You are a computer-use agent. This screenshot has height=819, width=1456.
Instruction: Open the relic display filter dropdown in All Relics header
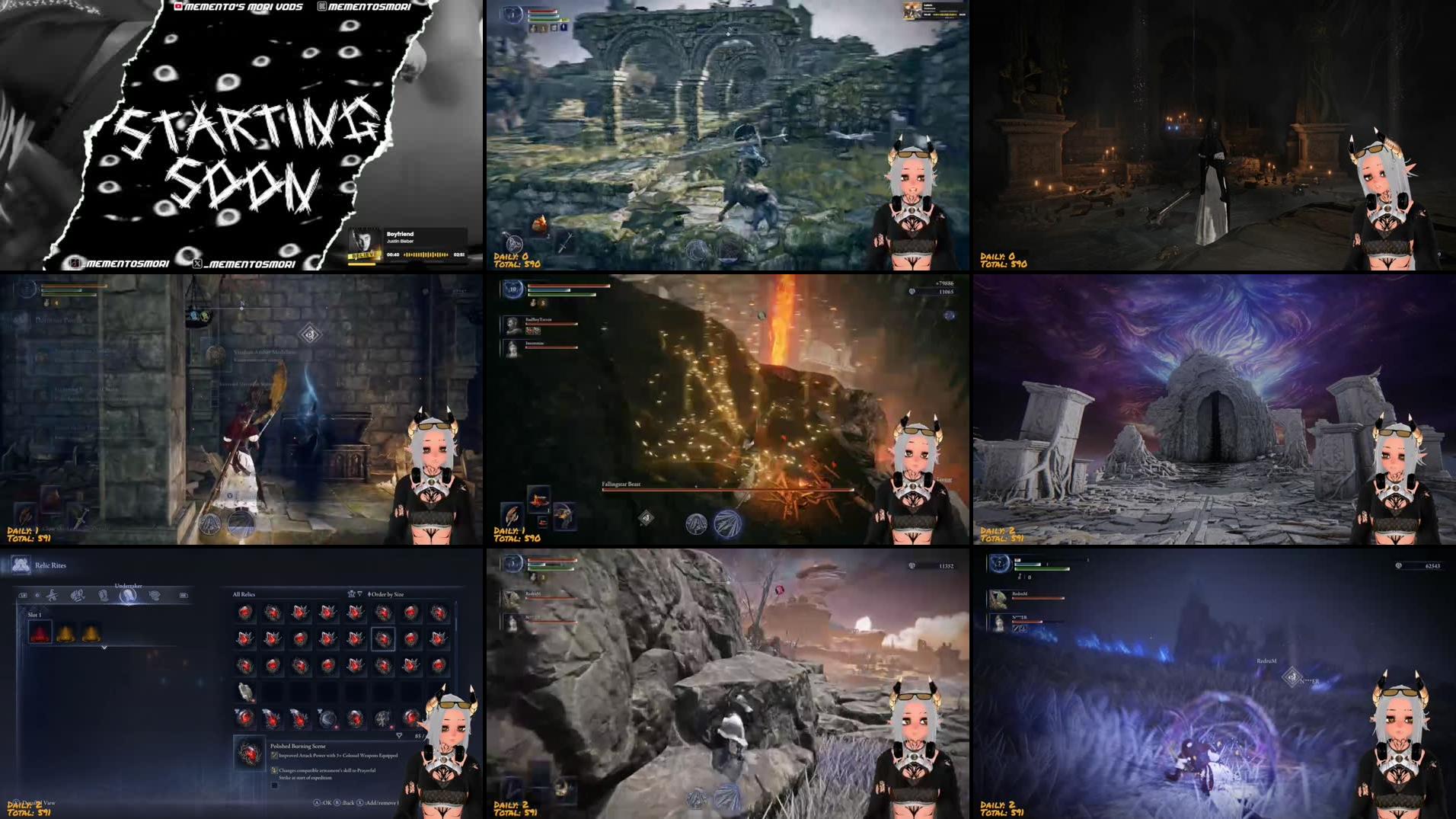[x=351, y=593]
